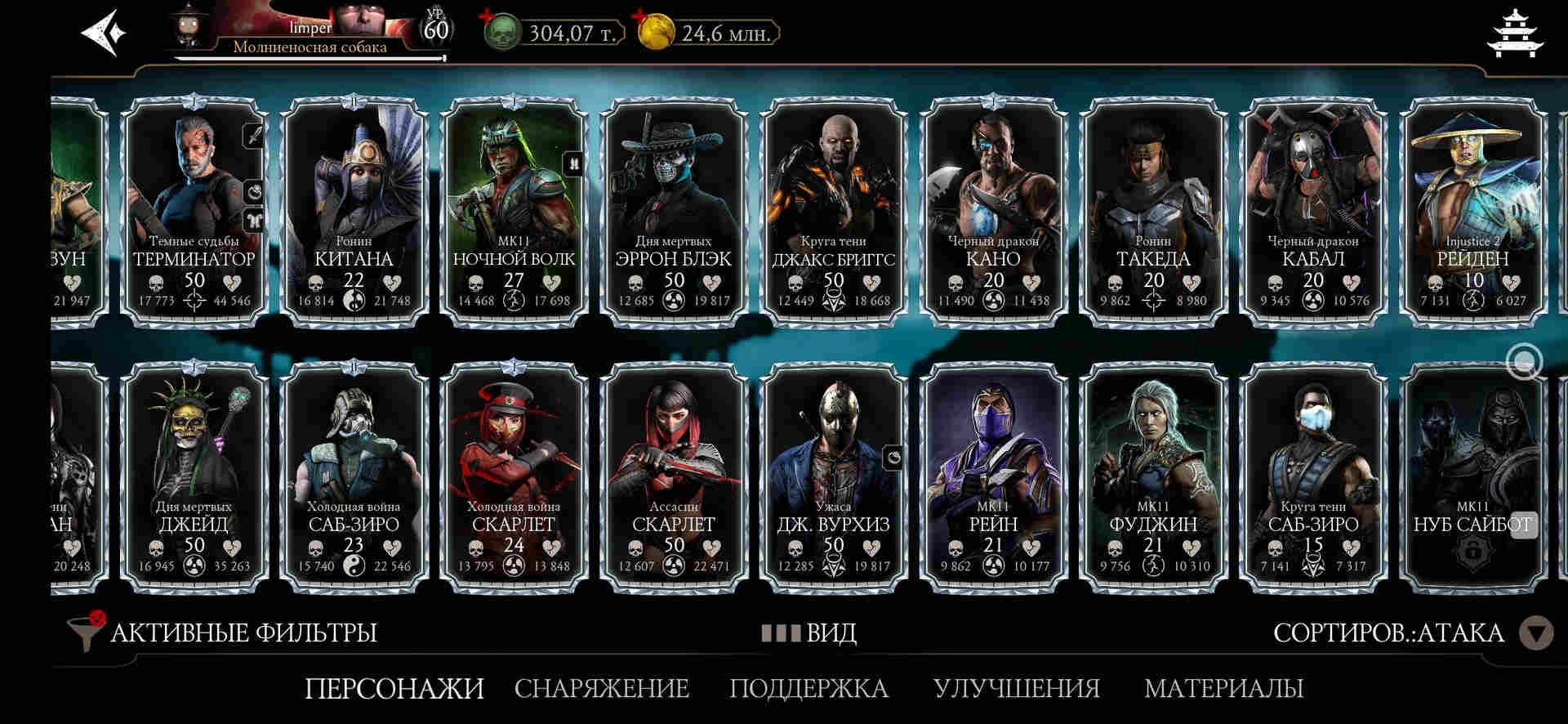Choose the Ронин Китана card
Image resolution: width=1568 pixels, height=724 pixels.
(354, 212)
